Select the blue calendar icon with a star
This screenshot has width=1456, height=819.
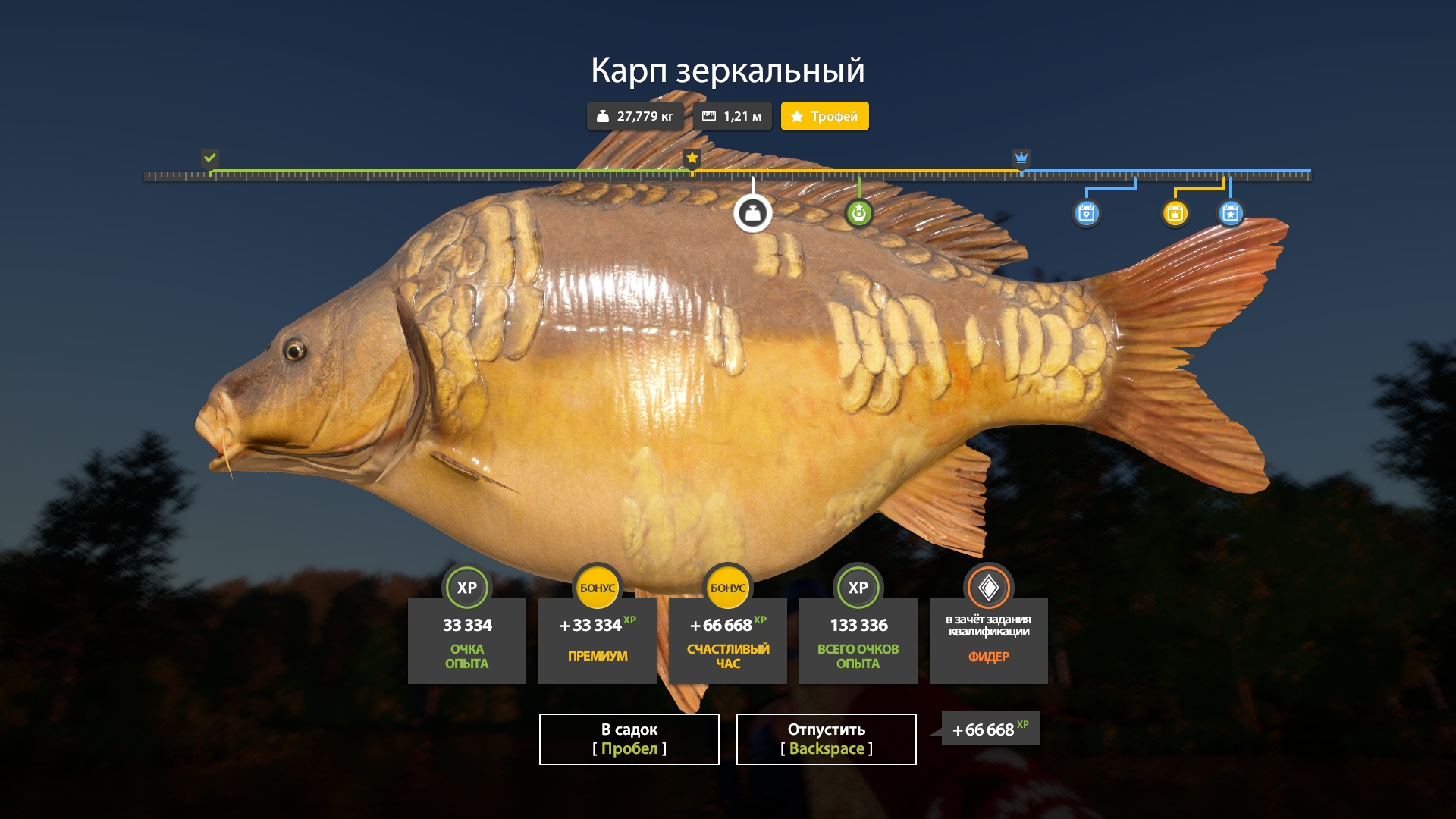point(1230,214)
